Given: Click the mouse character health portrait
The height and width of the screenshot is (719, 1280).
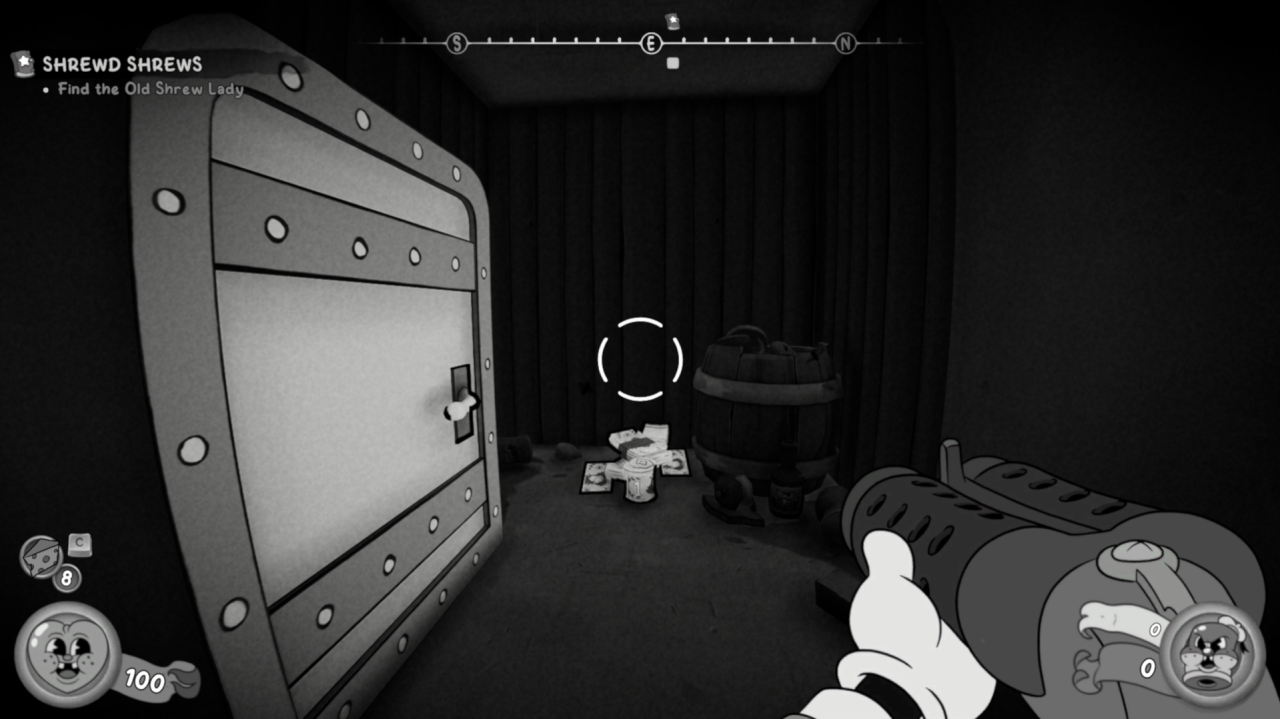Looking at the screenshot, I should tap(67, 654).
